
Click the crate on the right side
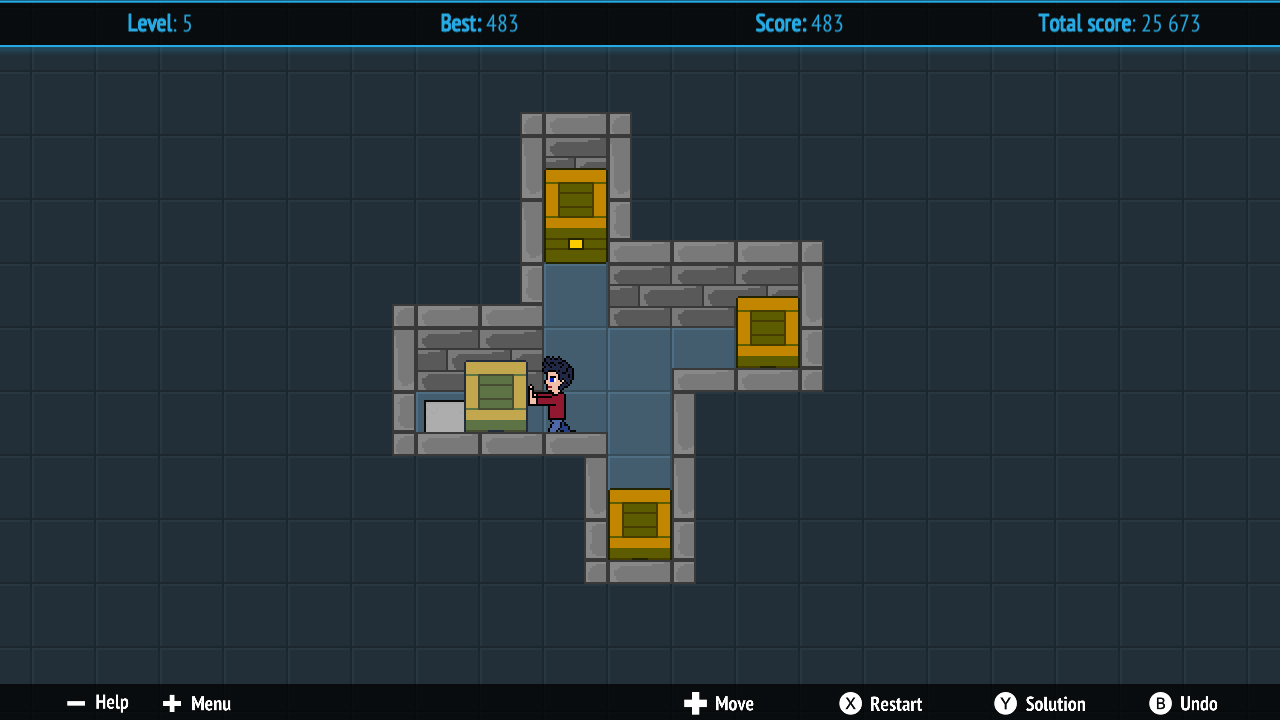point(766,330)
